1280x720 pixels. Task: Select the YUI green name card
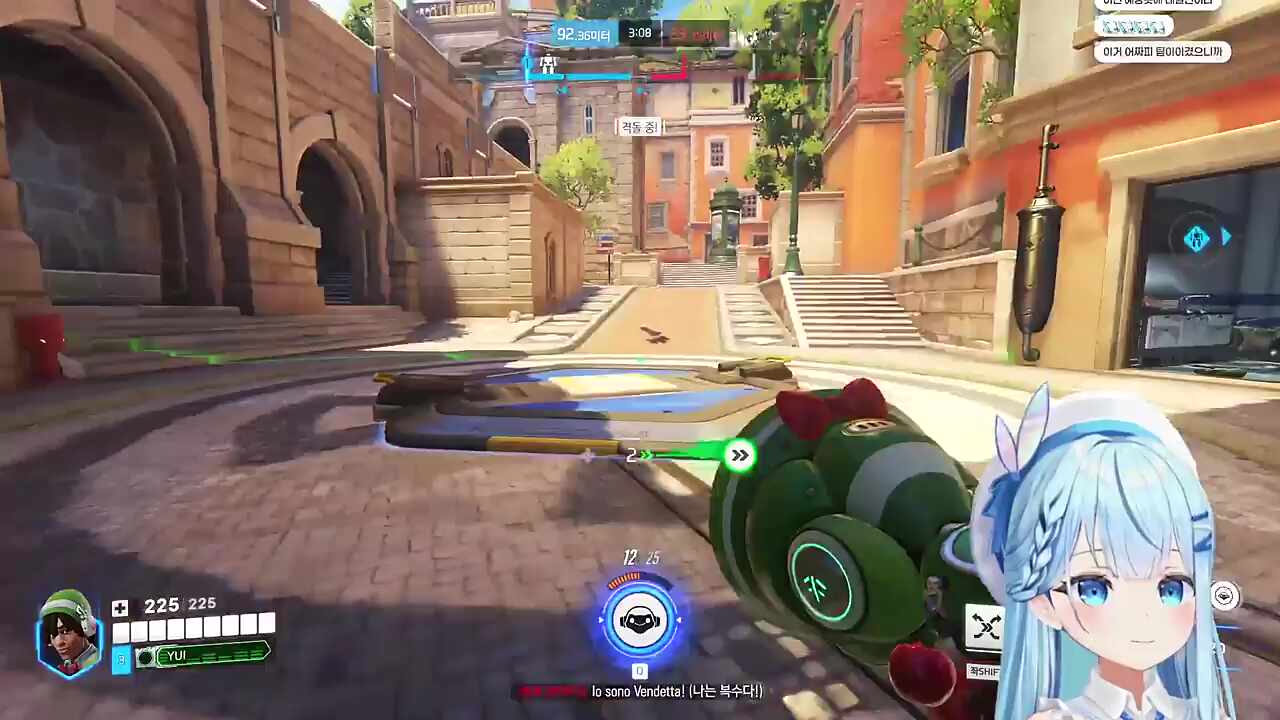pos(203,655)
